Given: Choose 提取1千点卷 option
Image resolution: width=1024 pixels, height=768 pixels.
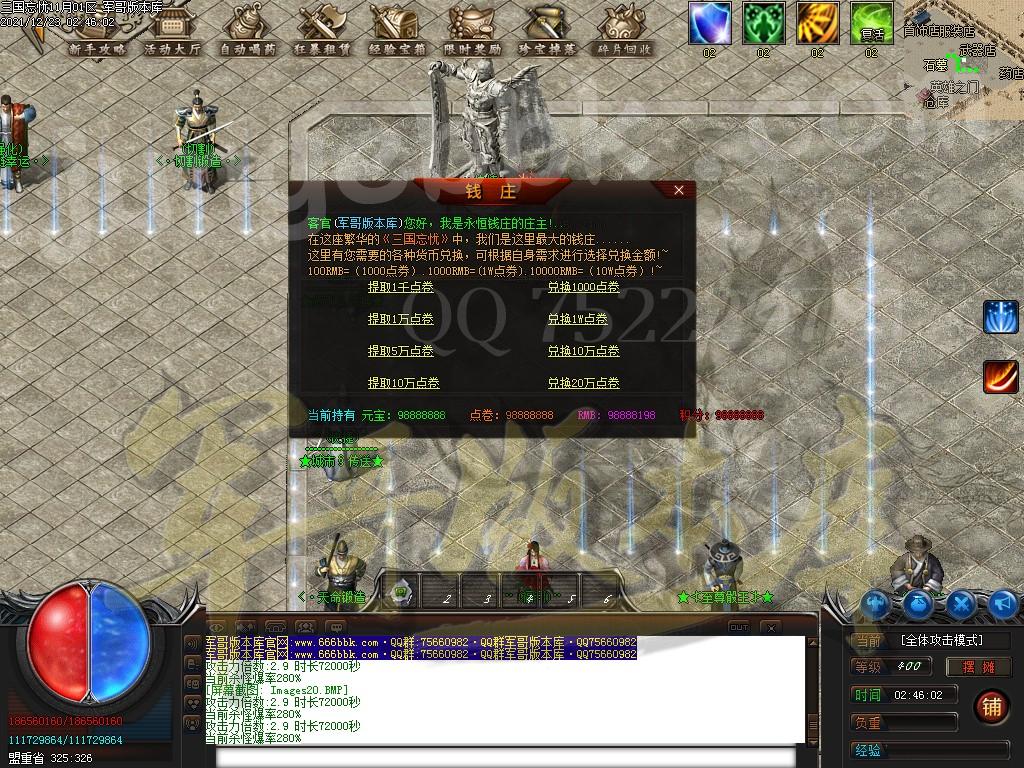Looking at the screenshot, I should tap(400, 287).
